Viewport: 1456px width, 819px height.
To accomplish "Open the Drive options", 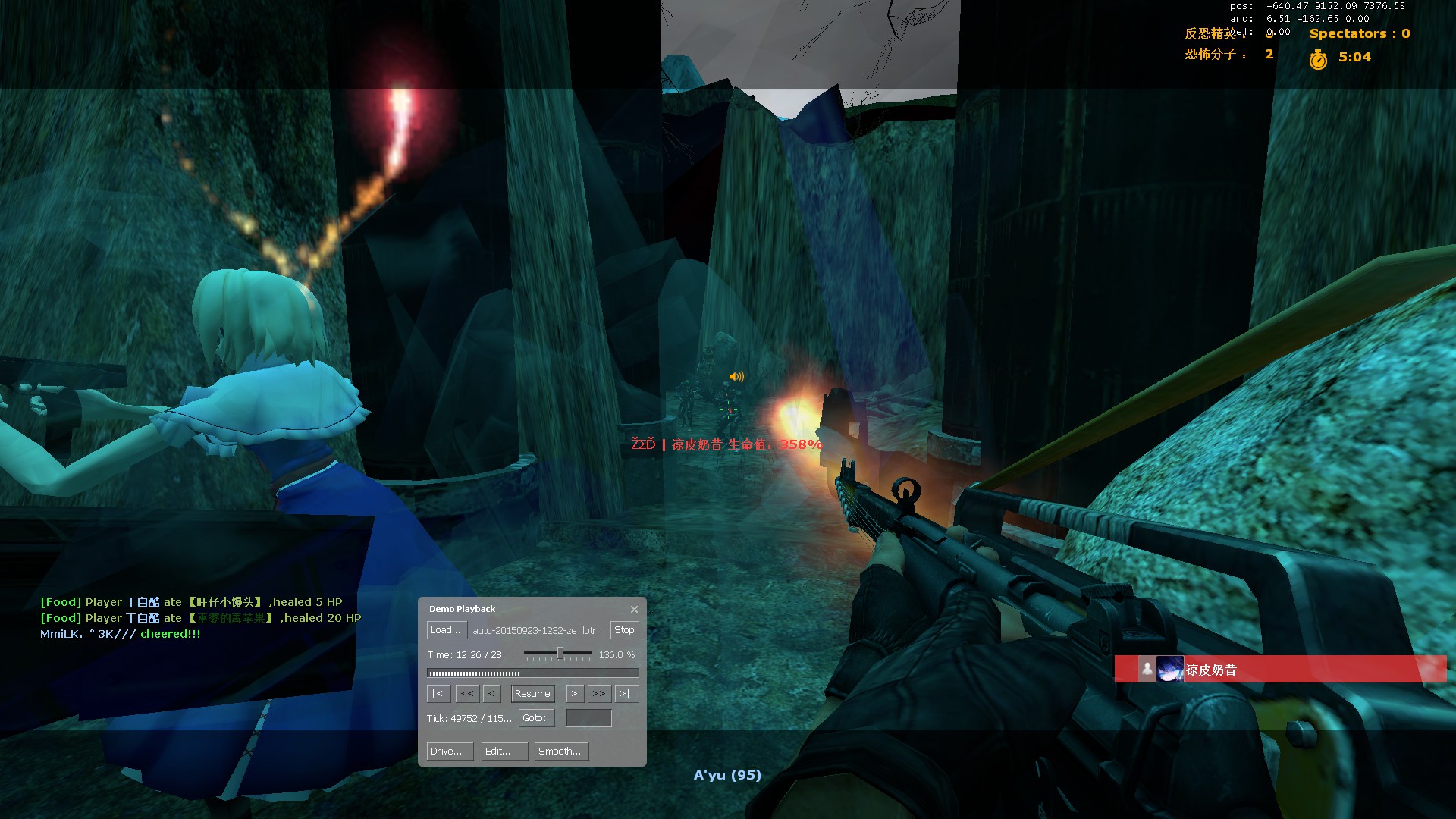I will pyautogui.click(x=449, y=752).
